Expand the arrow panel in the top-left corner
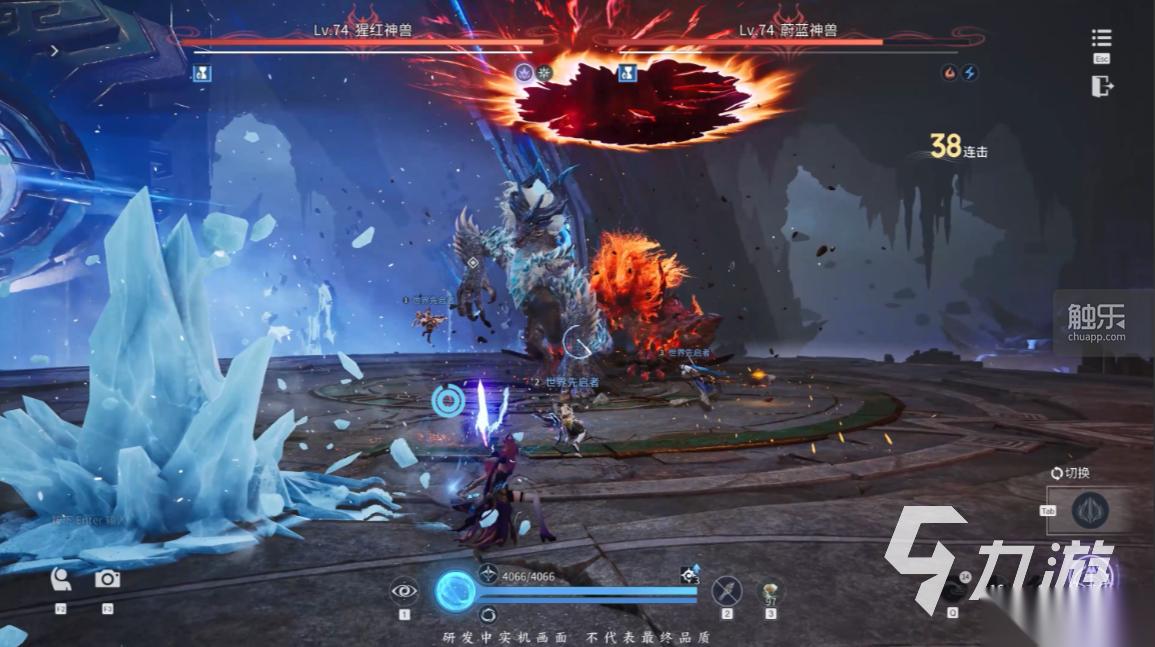1155x647 pixels. 54,50
